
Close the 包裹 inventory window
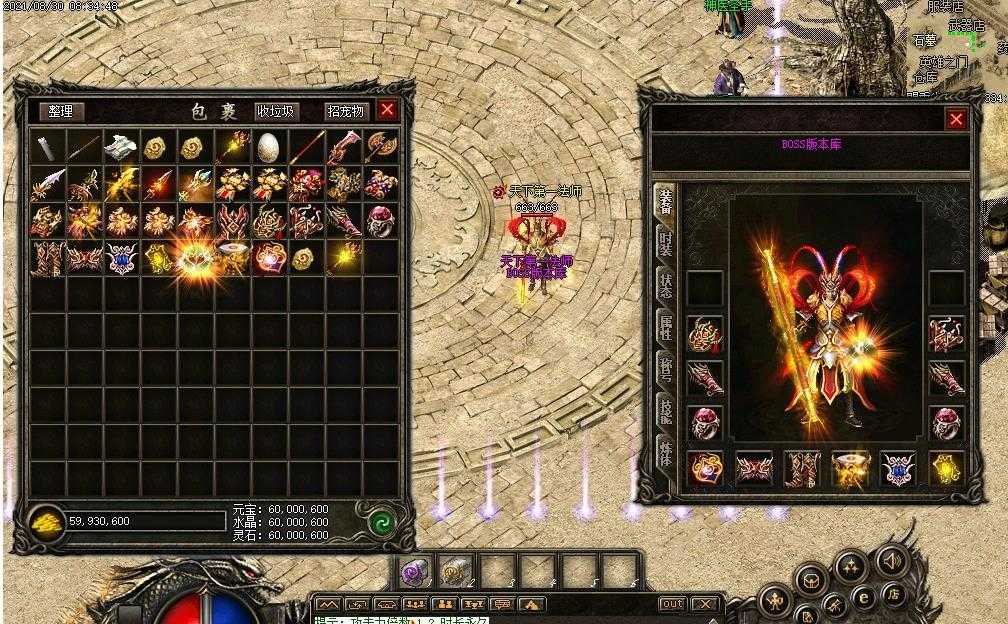[387, 111]
